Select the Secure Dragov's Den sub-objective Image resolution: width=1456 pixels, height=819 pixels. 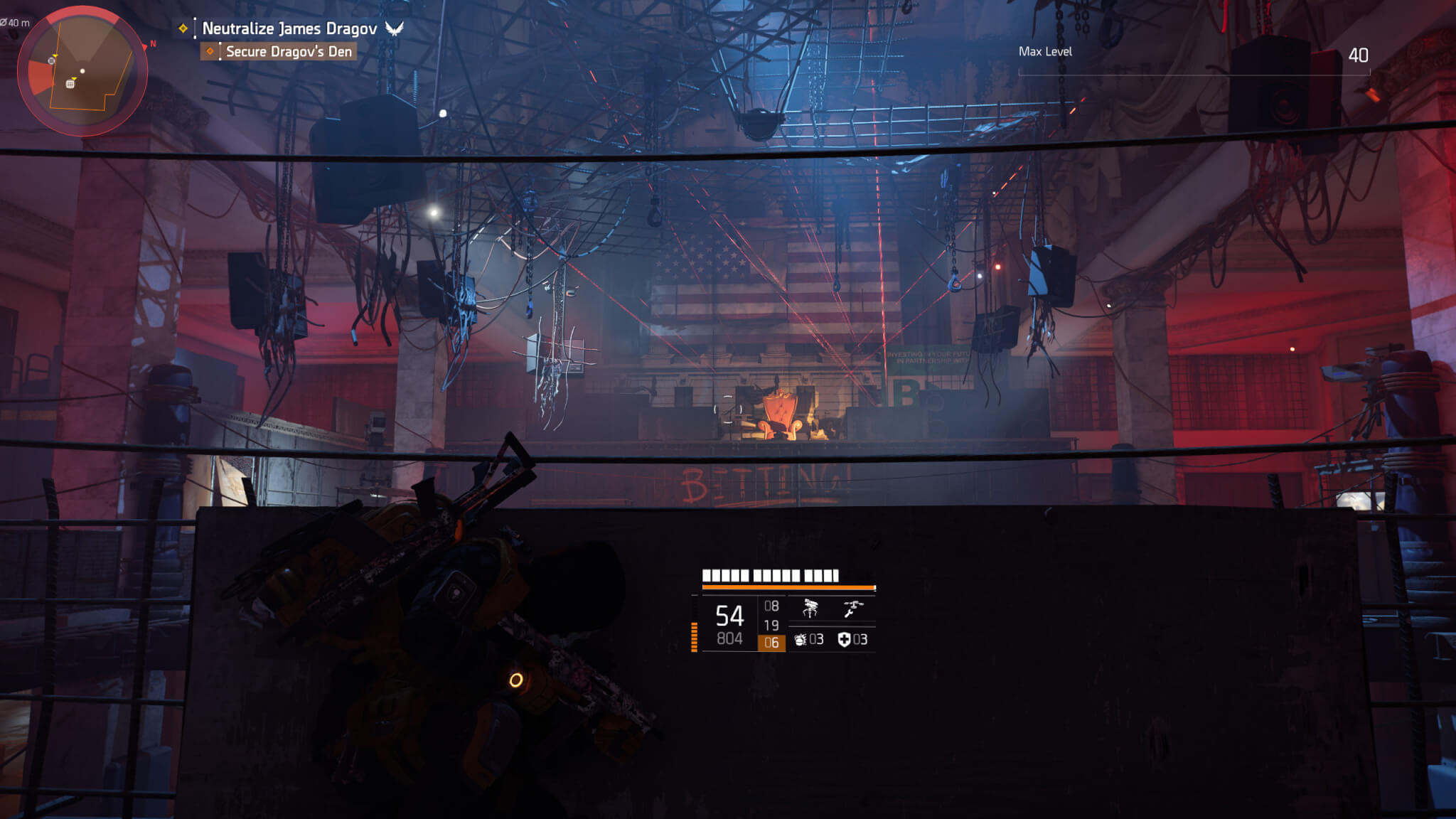pyautogui.click(x=288, y=51)
